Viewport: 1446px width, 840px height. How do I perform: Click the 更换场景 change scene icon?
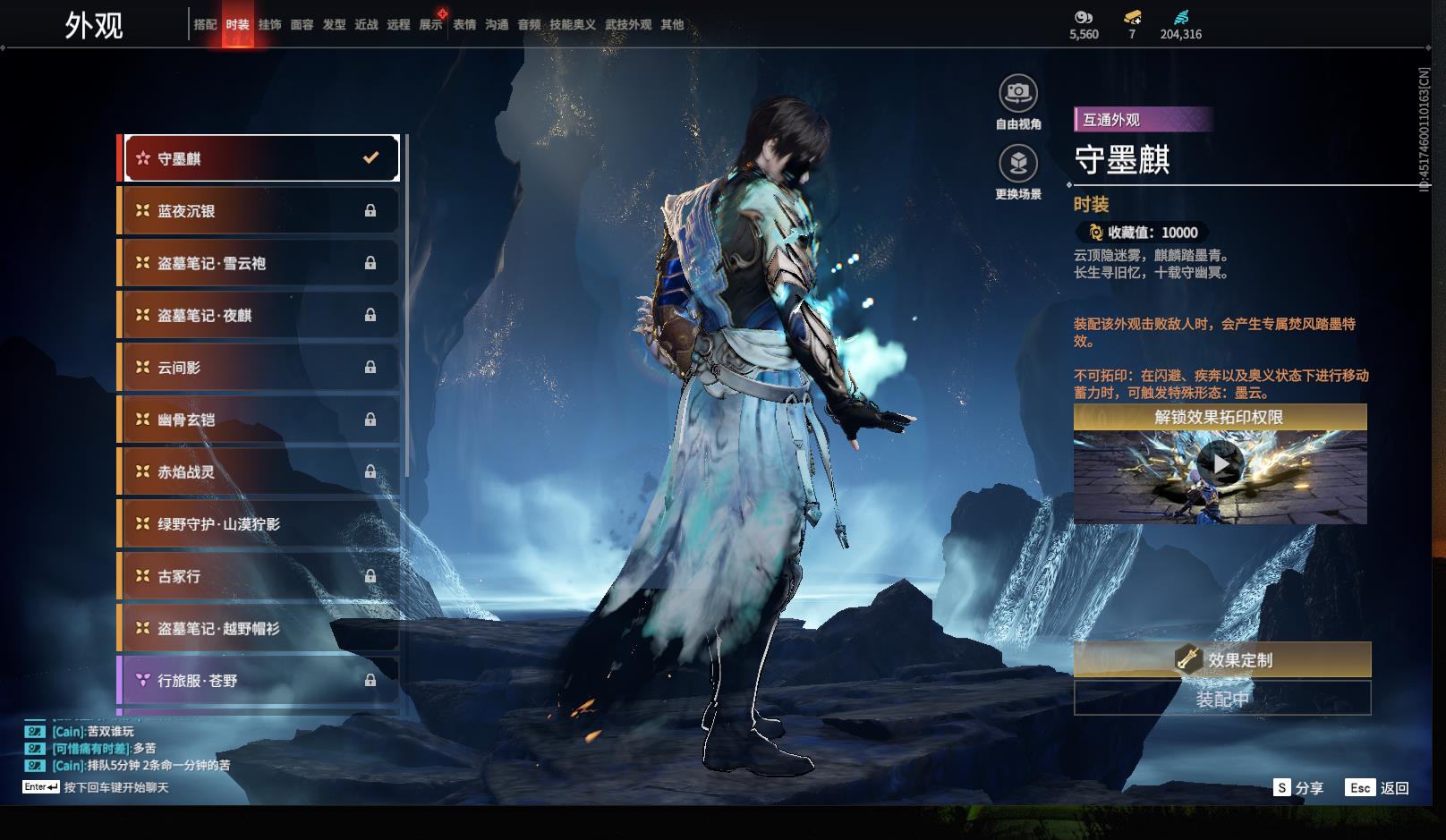[1018, 165]
